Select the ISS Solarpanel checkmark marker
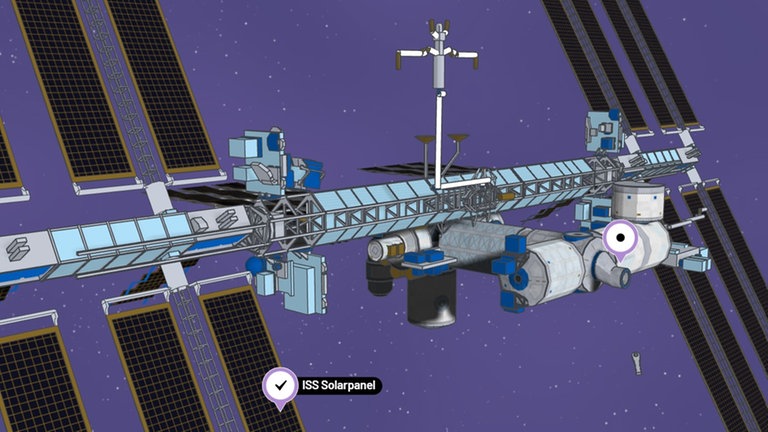 click(x=281, y=386)
